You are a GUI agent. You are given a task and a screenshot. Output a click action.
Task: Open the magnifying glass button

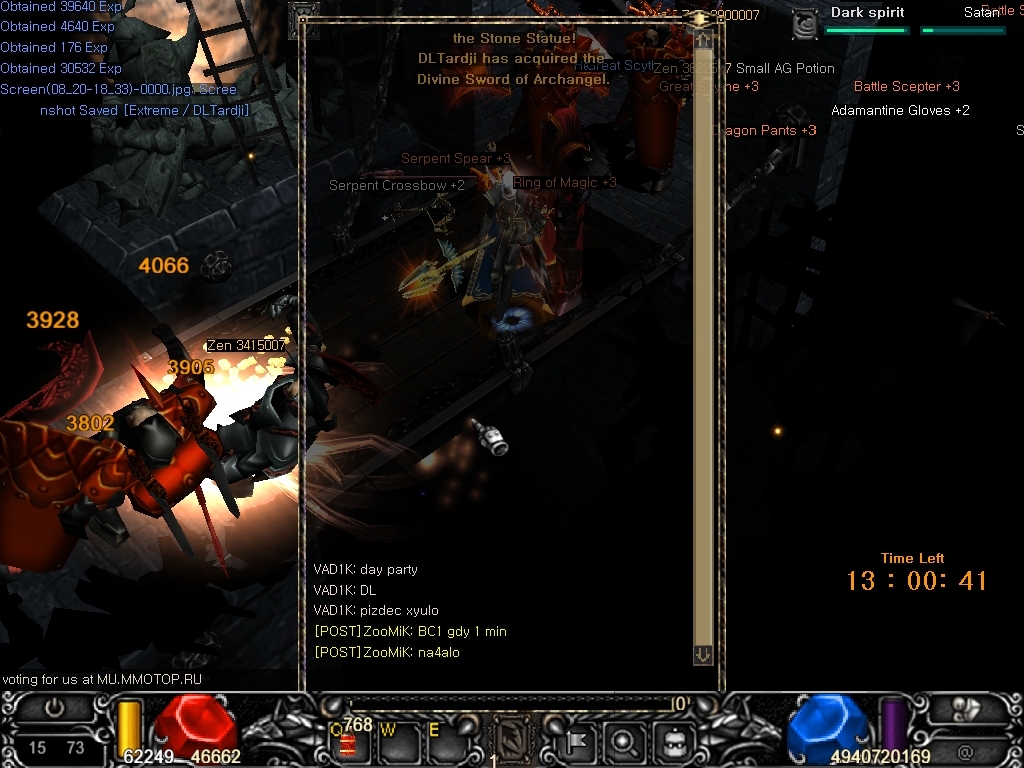[x=624, y=741]
